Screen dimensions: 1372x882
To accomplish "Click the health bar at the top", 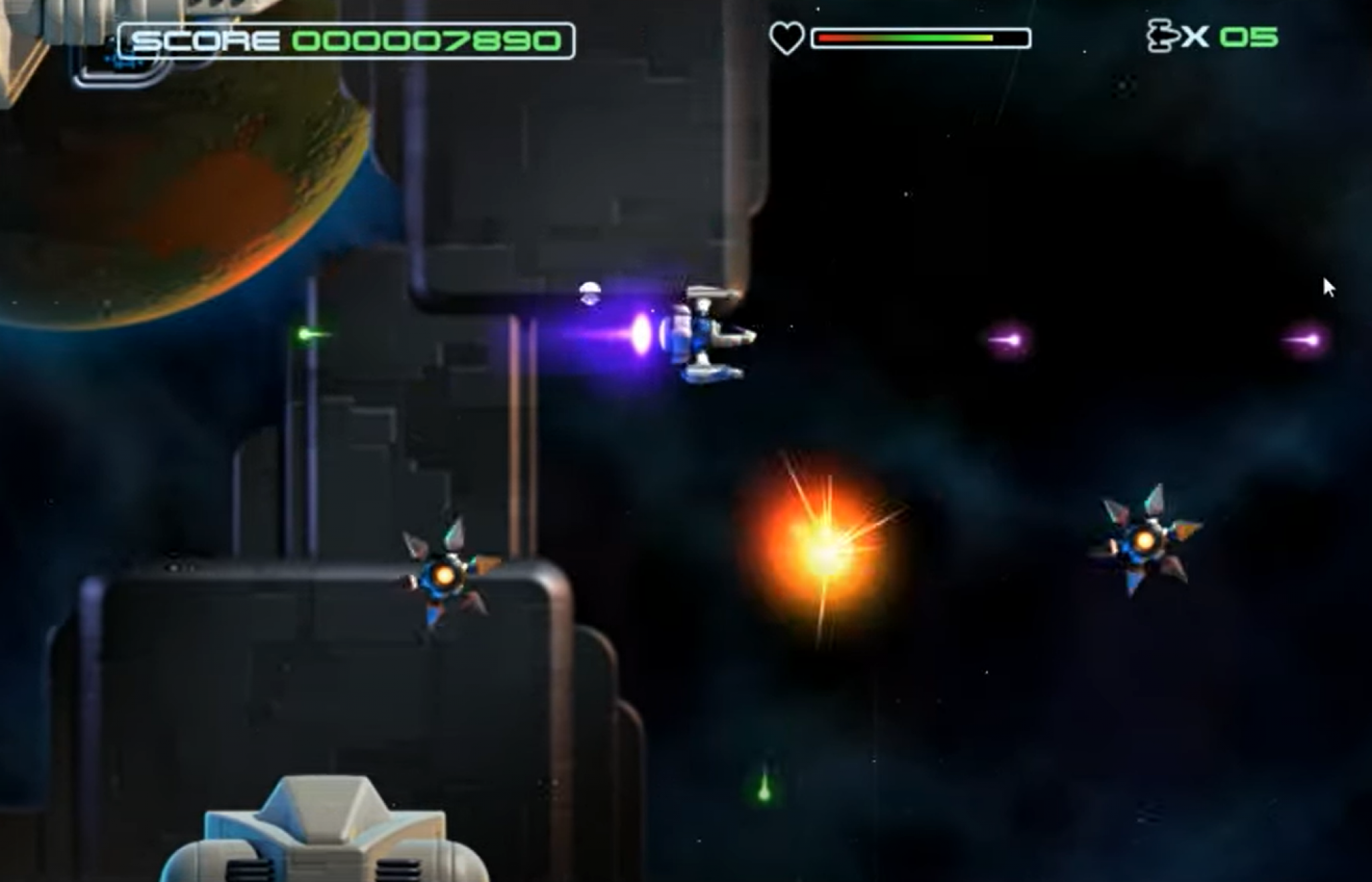I will 918,38.
